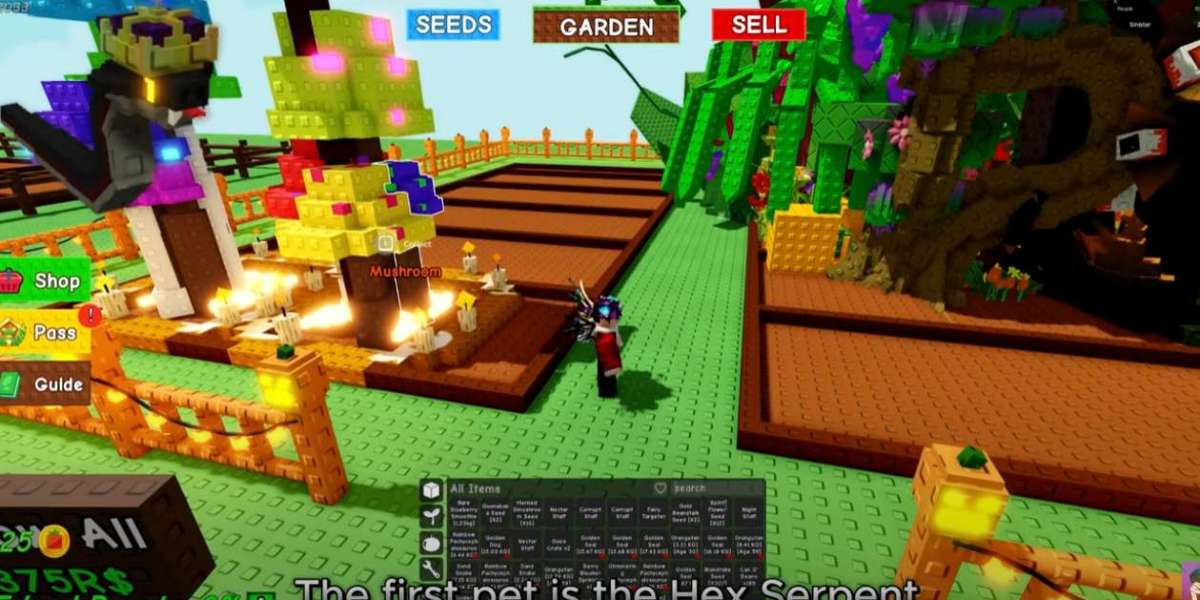Open the Pass menu

click(x=45, y=333)
